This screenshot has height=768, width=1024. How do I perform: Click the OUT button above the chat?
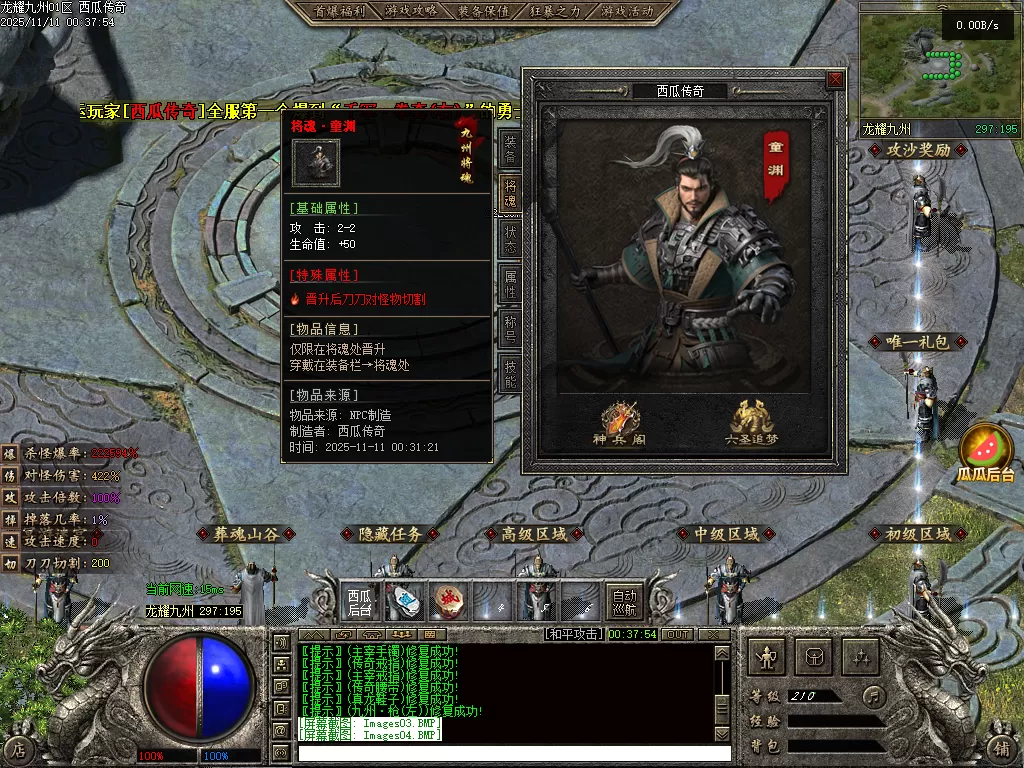click(x=677, y=634)
